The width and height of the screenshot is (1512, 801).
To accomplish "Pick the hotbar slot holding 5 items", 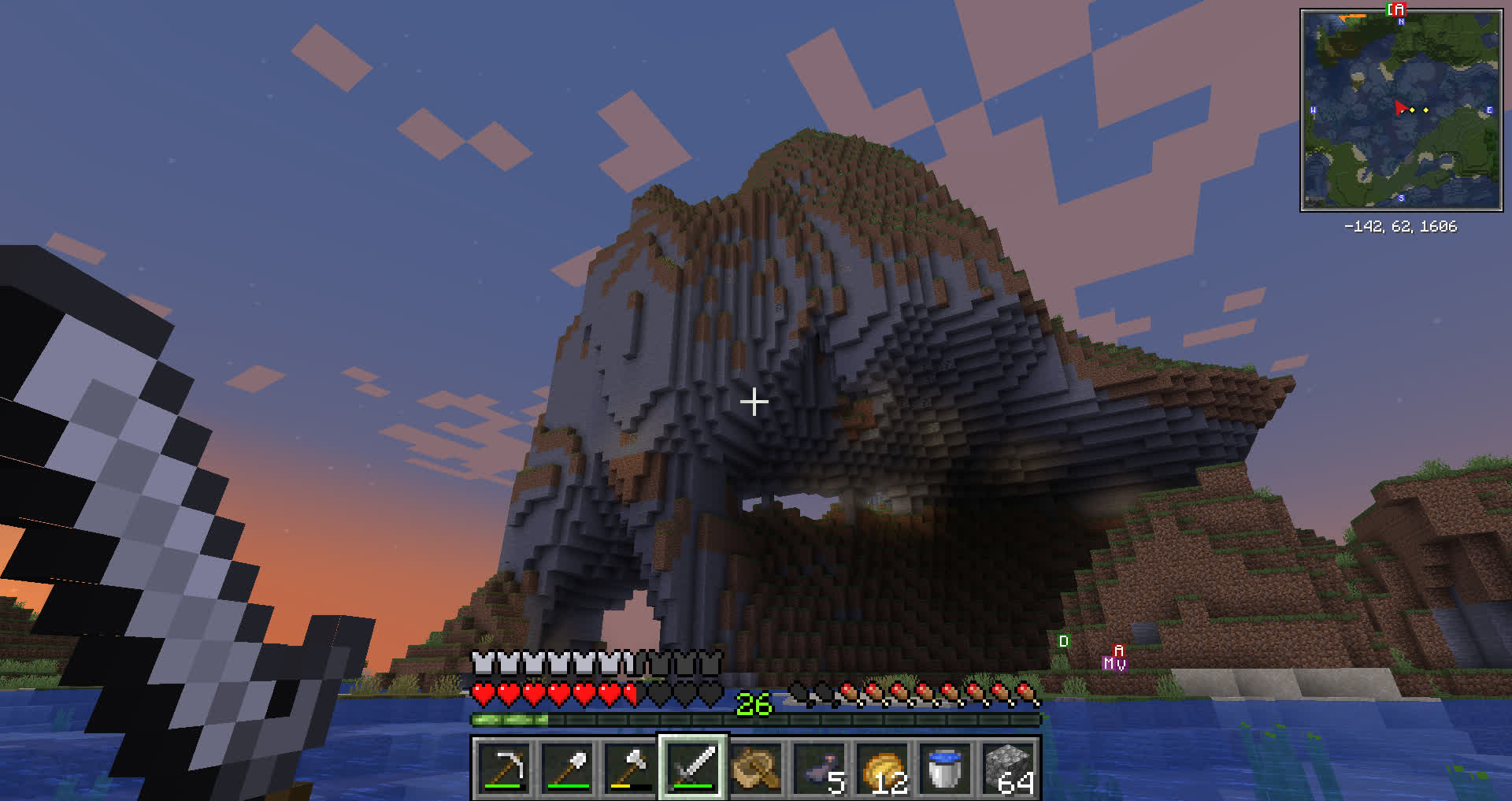I will (x=819, y=768).
